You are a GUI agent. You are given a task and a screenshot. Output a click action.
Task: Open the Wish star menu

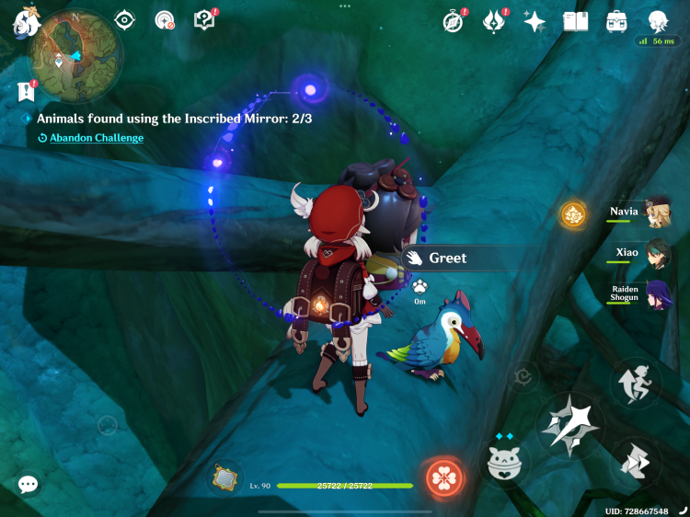click(535, 22)
